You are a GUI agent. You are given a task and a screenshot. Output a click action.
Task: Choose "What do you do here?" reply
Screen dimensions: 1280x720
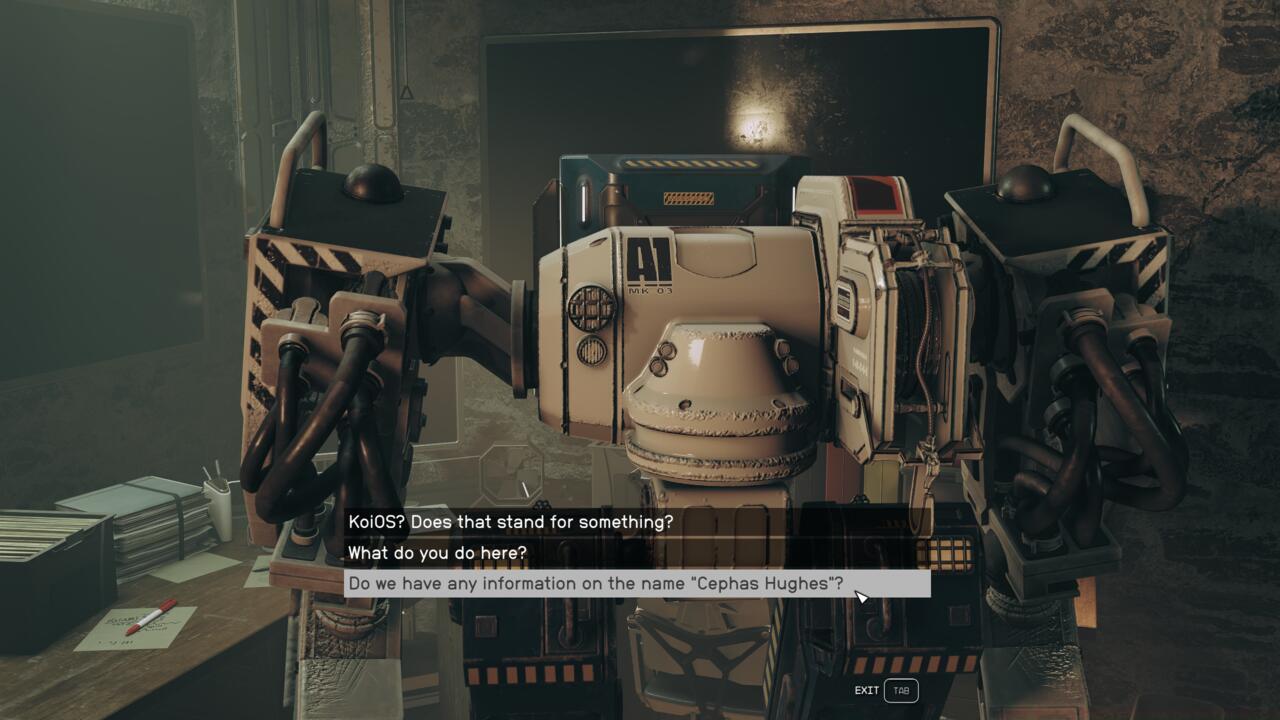coord(451,553)
